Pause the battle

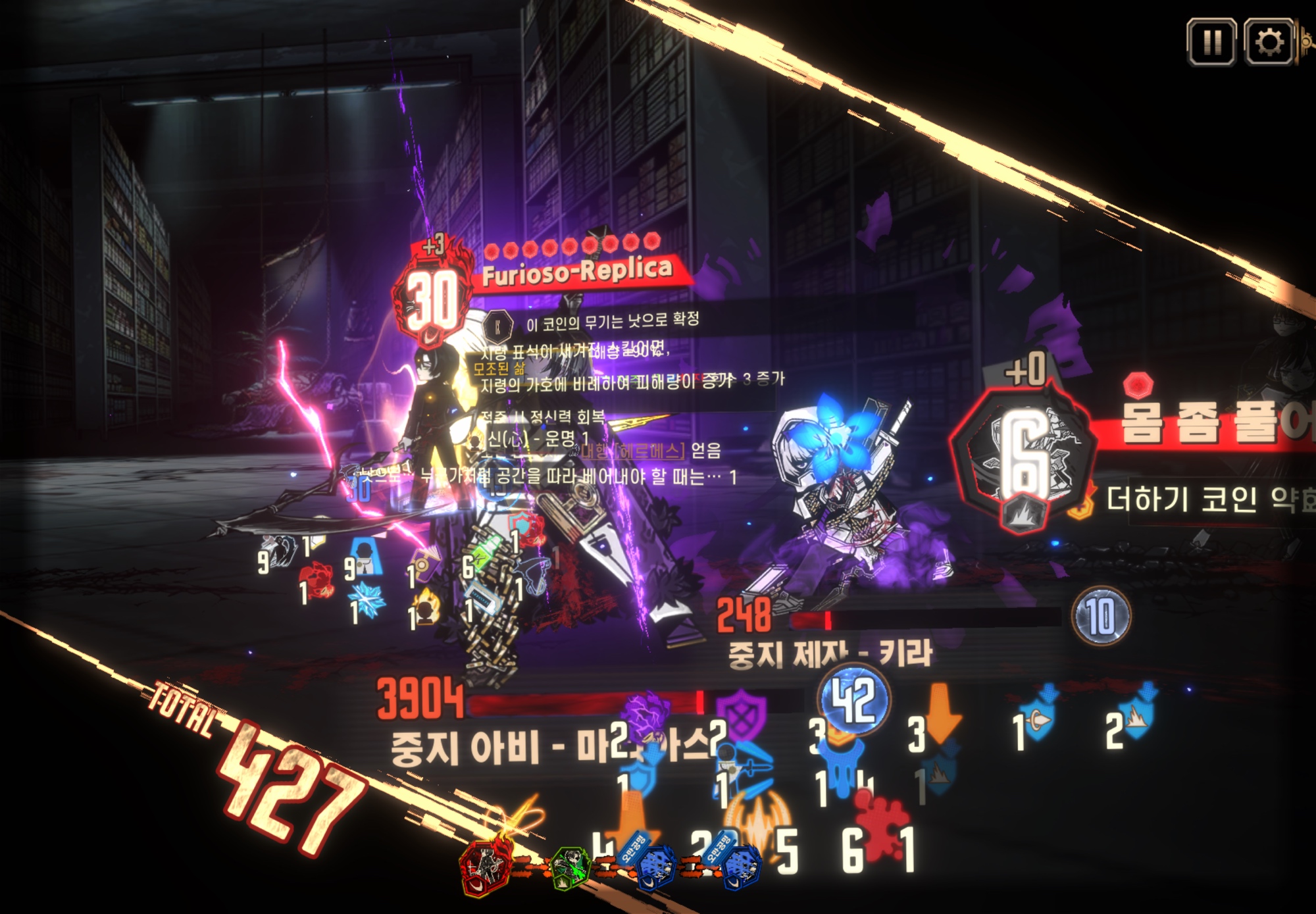(x=1211, y=43)
